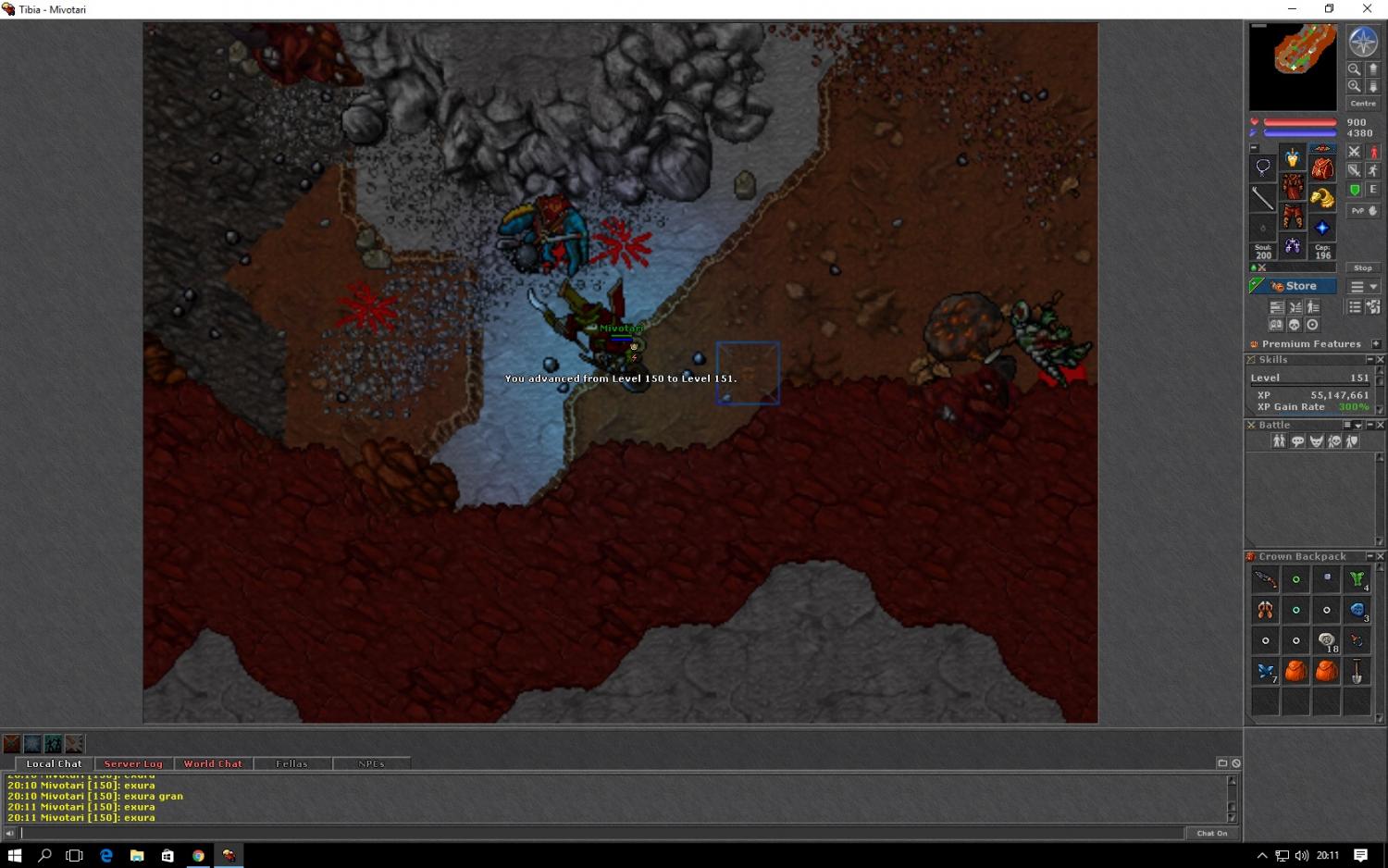Click the minimap Centre button
The width and height of the screenshot is (1388, 868).
click(x=1362, y=104)
